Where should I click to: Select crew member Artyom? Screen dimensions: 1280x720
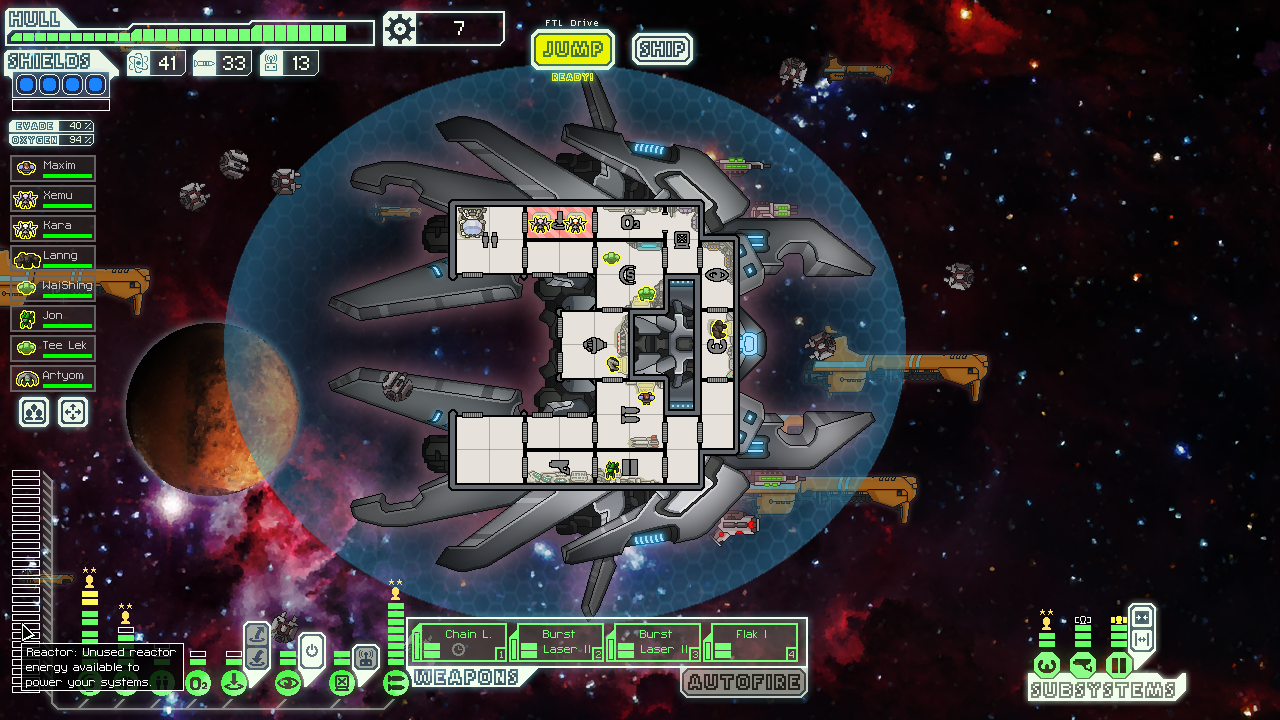pyautogui.click(x=54, y=379)
